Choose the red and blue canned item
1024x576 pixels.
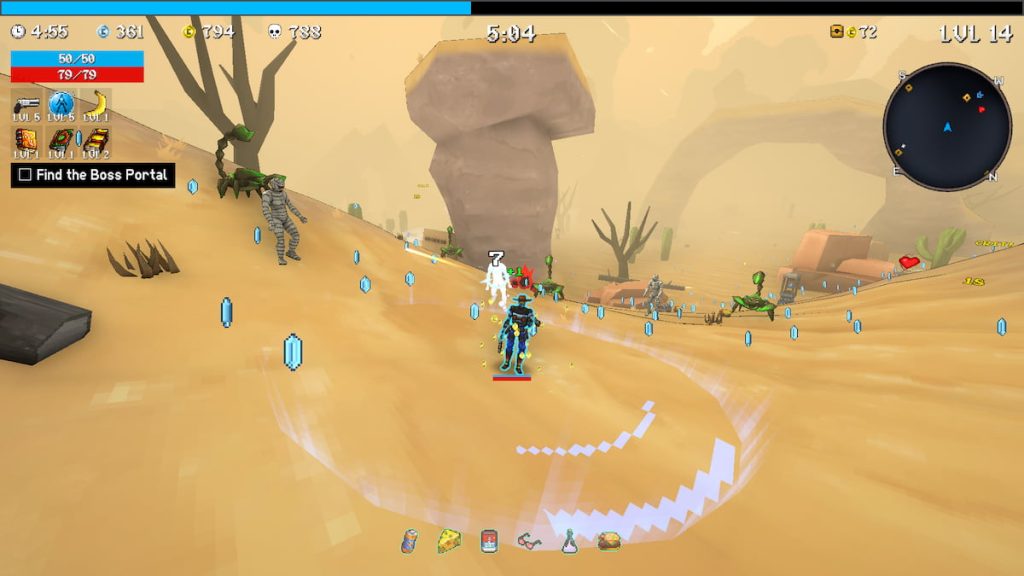[489, 541]
